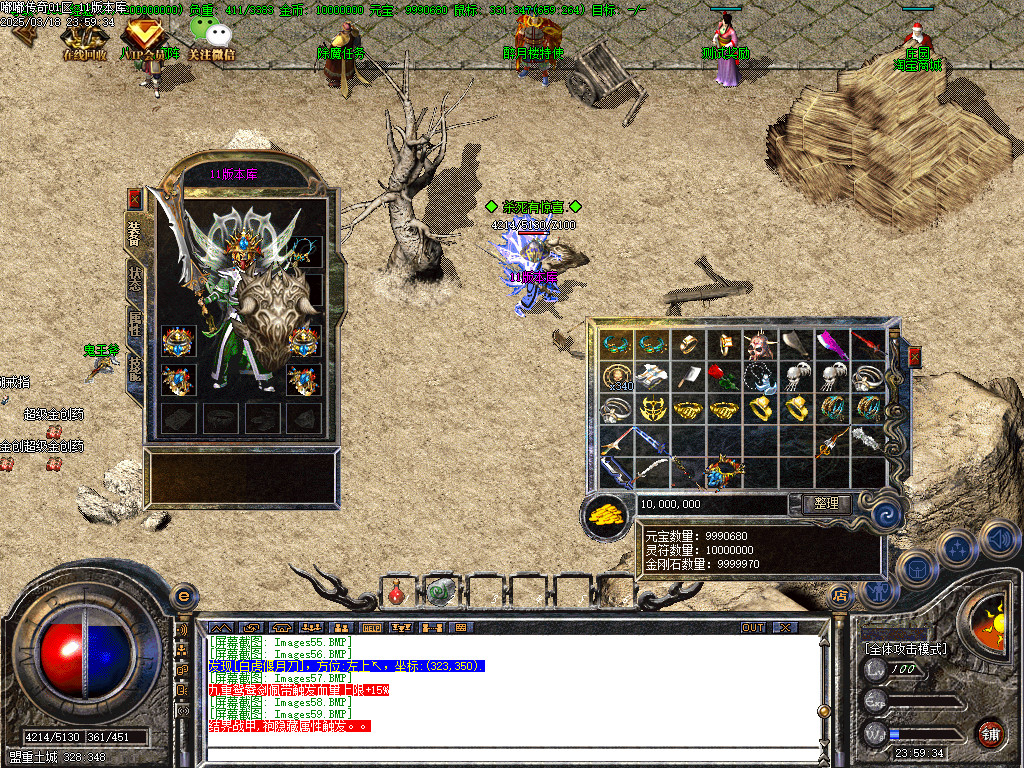Click the 整理 sort inventory button
The image size is (1024, 768).
(825, 504)
